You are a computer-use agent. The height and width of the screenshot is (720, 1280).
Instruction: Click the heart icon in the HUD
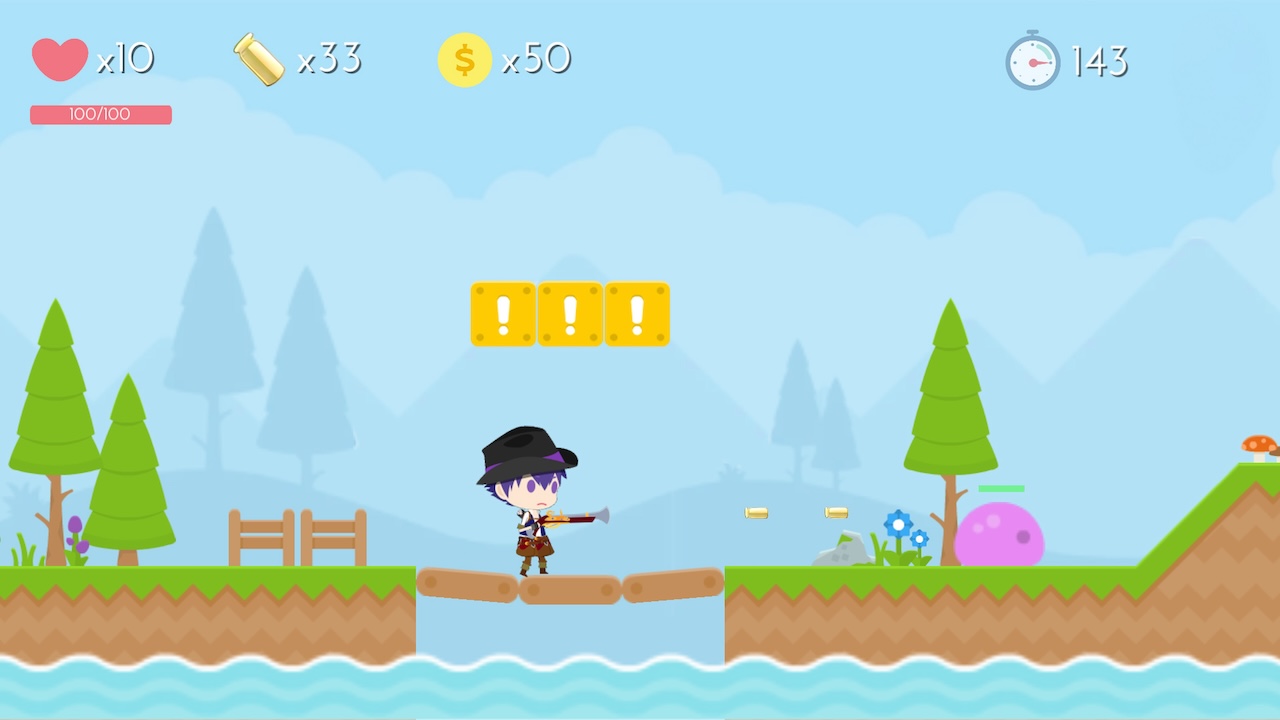point(60,60)
